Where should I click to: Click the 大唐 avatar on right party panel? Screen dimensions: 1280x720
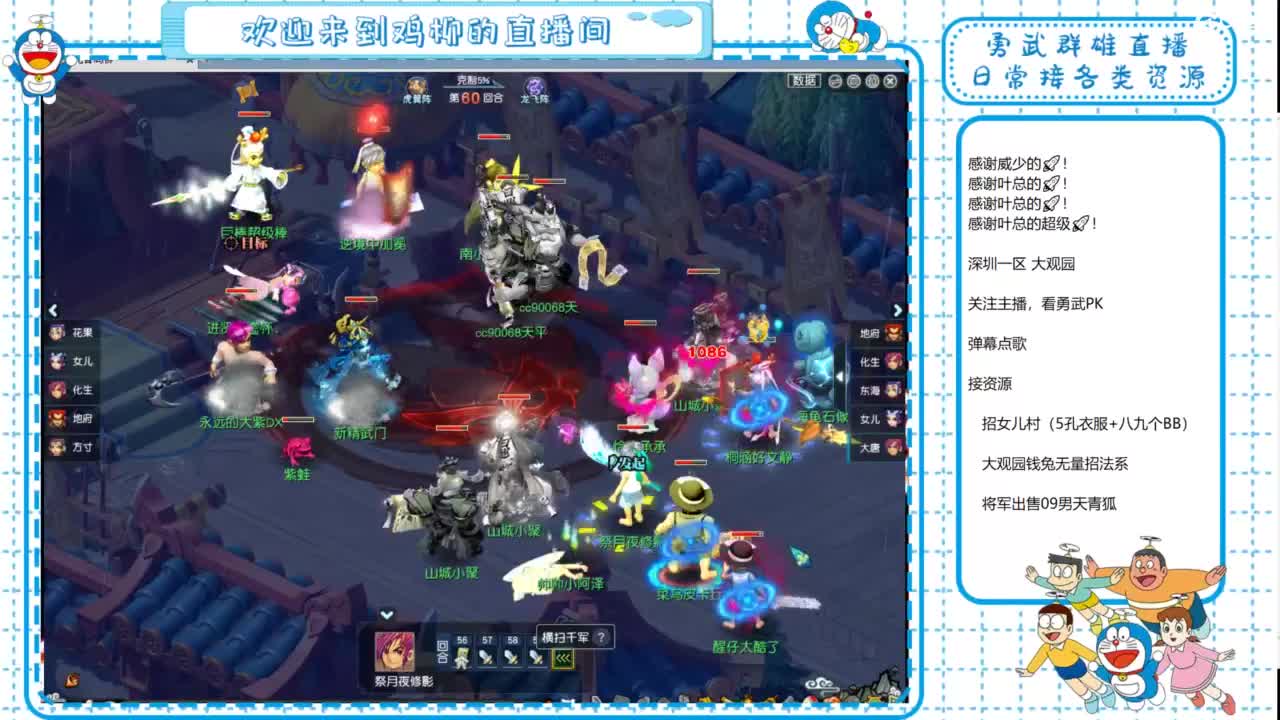pyautogui.click(x=892, y=445)
